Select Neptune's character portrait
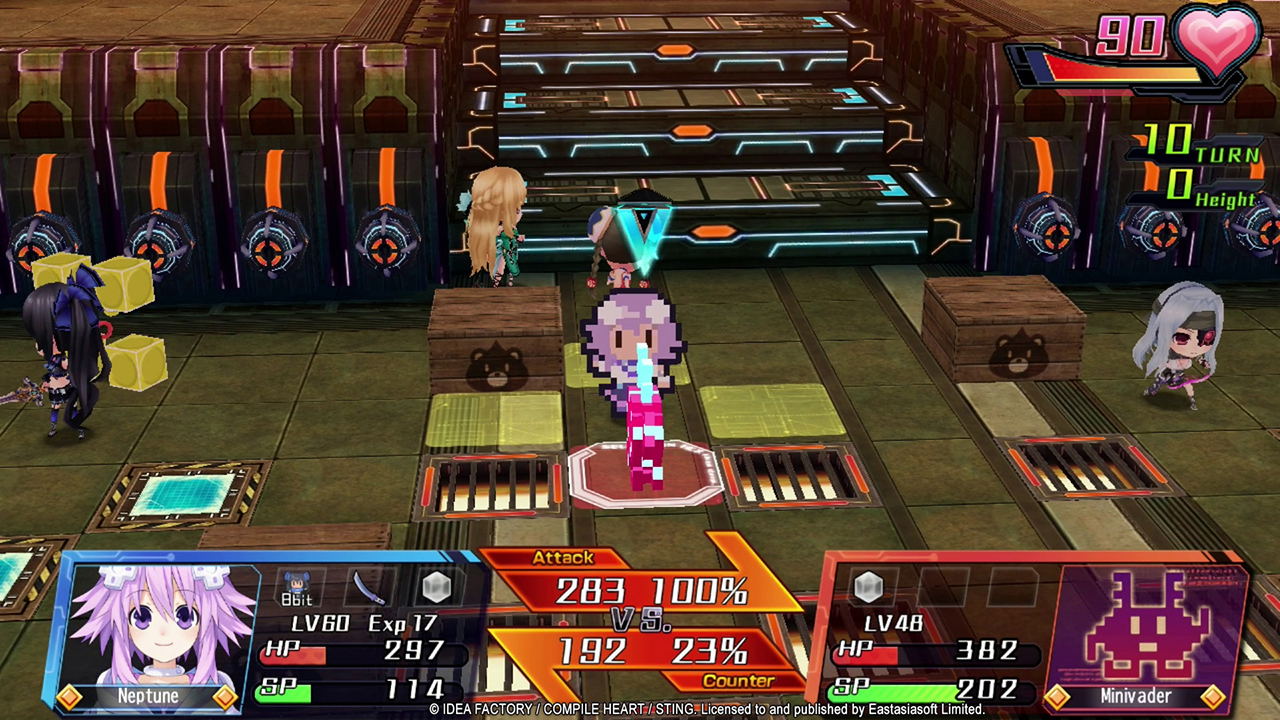 [x=157, y=627]
